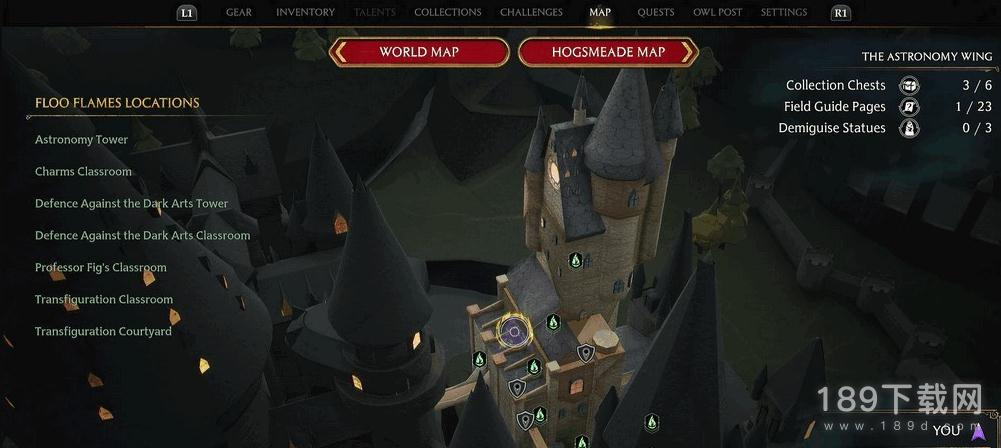Select Charms Classroom from floo list

[x=83, y=172]
